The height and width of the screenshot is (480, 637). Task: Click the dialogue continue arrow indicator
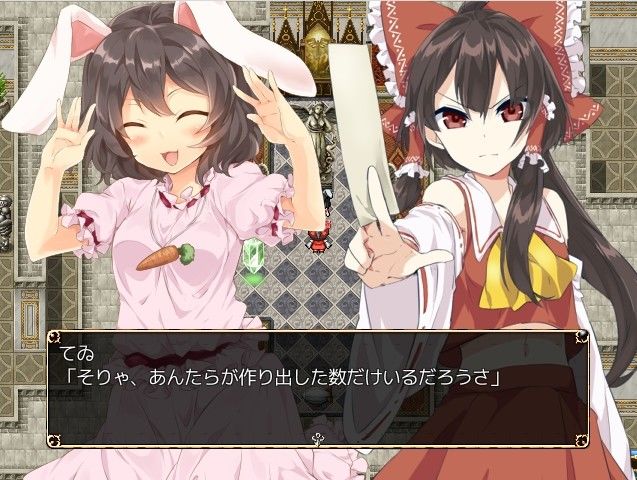click(318, 437)
